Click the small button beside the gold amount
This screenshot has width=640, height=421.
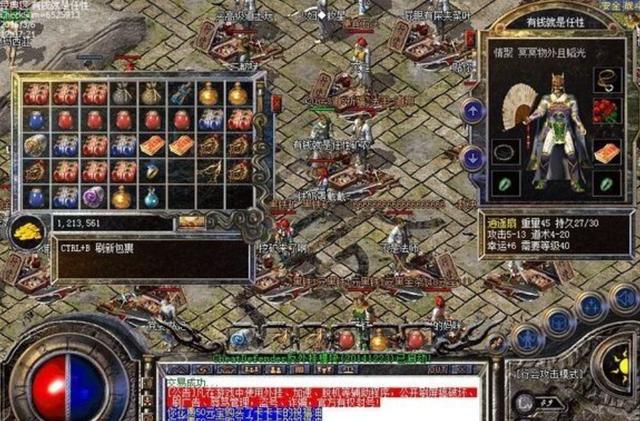pyautogui.click(x=191, y=221)
